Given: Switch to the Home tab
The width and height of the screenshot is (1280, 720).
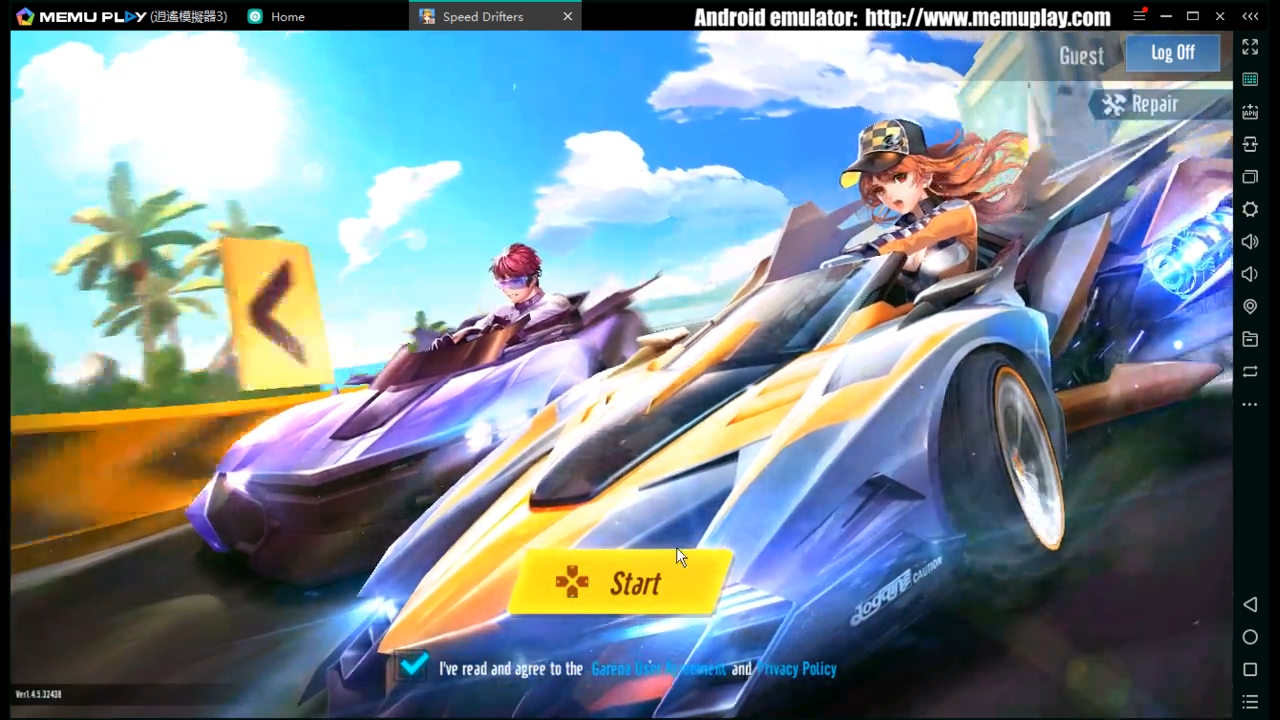Looking at the screenshot, I should pos(287,16).
